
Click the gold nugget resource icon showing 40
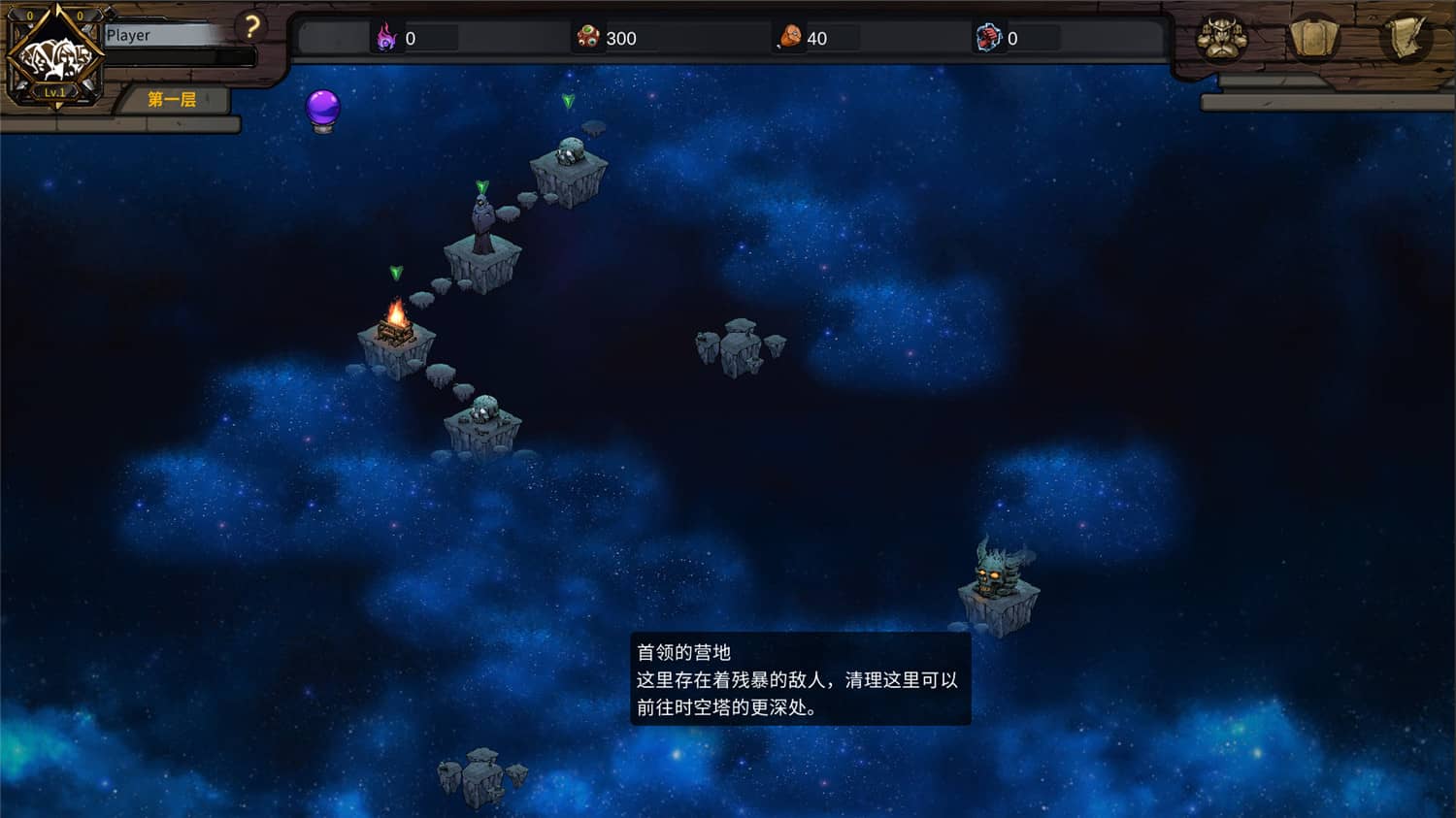(788, 39)
